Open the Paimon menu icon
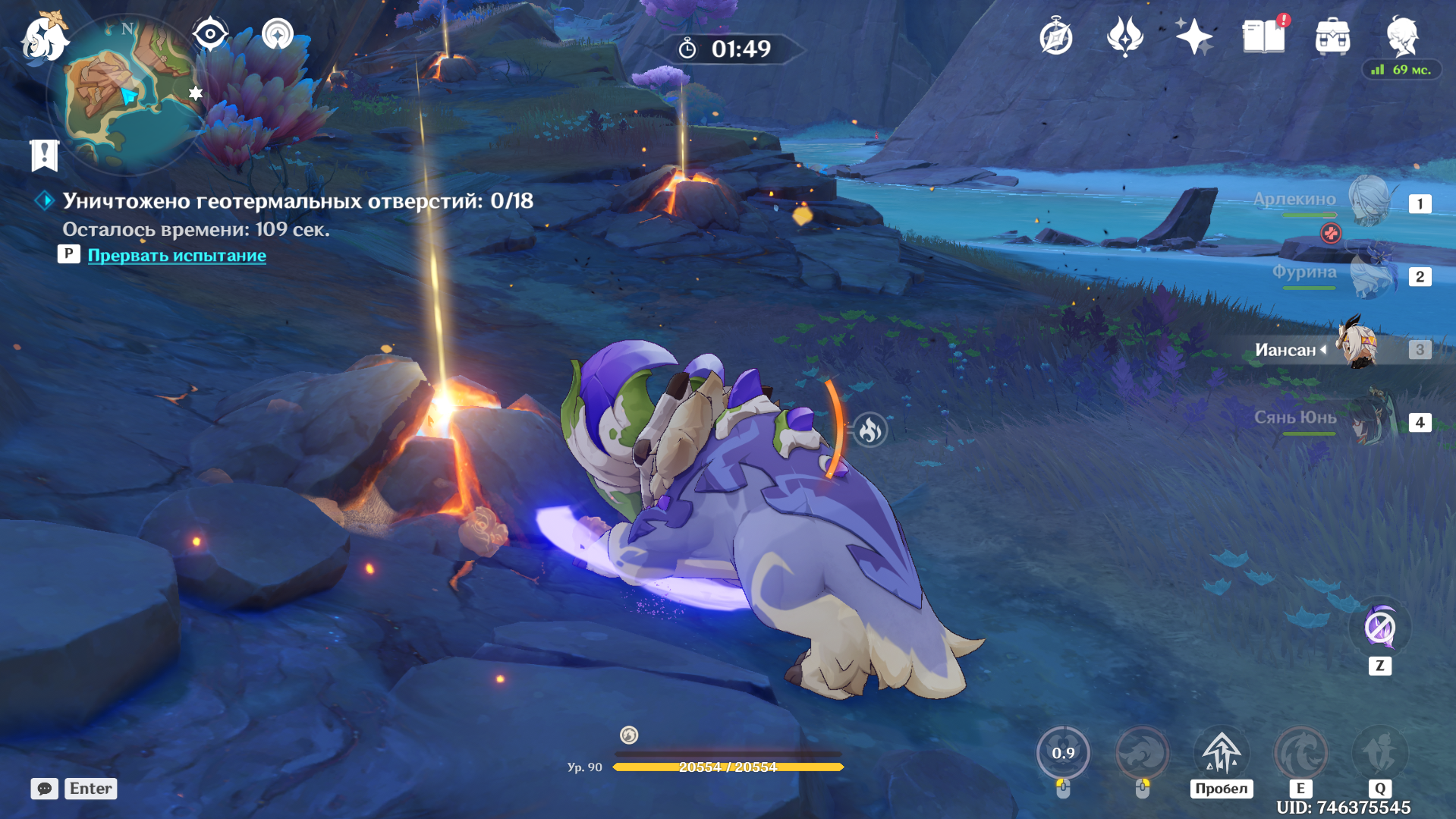1456x819 pixels. (44, 38)
